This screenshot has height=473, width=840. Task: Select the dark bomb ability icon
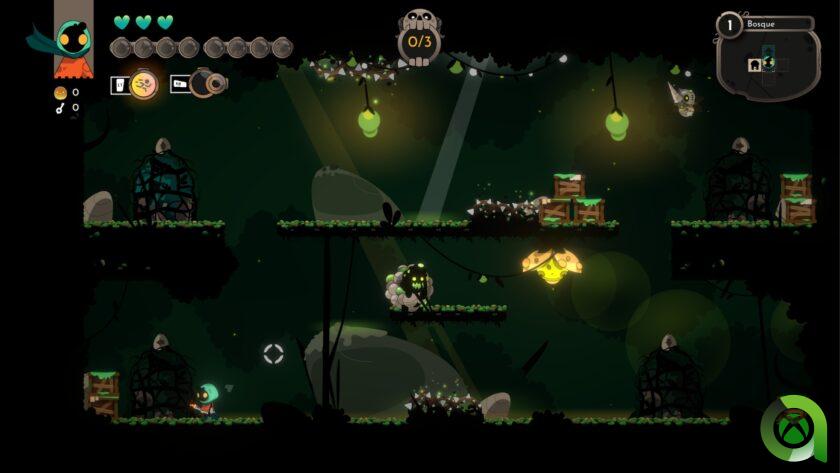tap(207, 85)
